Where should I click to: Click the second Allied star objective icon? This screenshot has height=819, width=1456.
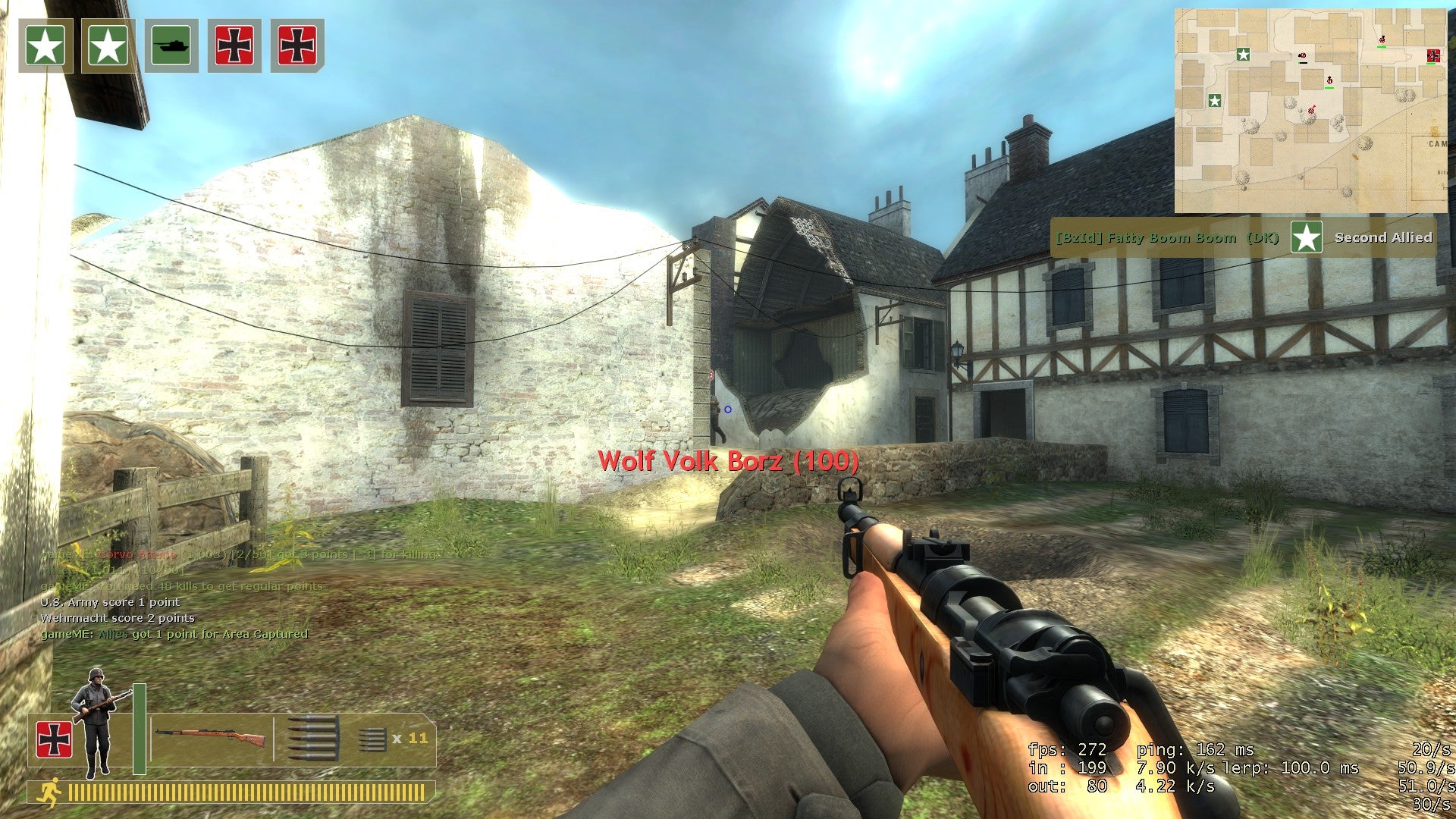109,45
